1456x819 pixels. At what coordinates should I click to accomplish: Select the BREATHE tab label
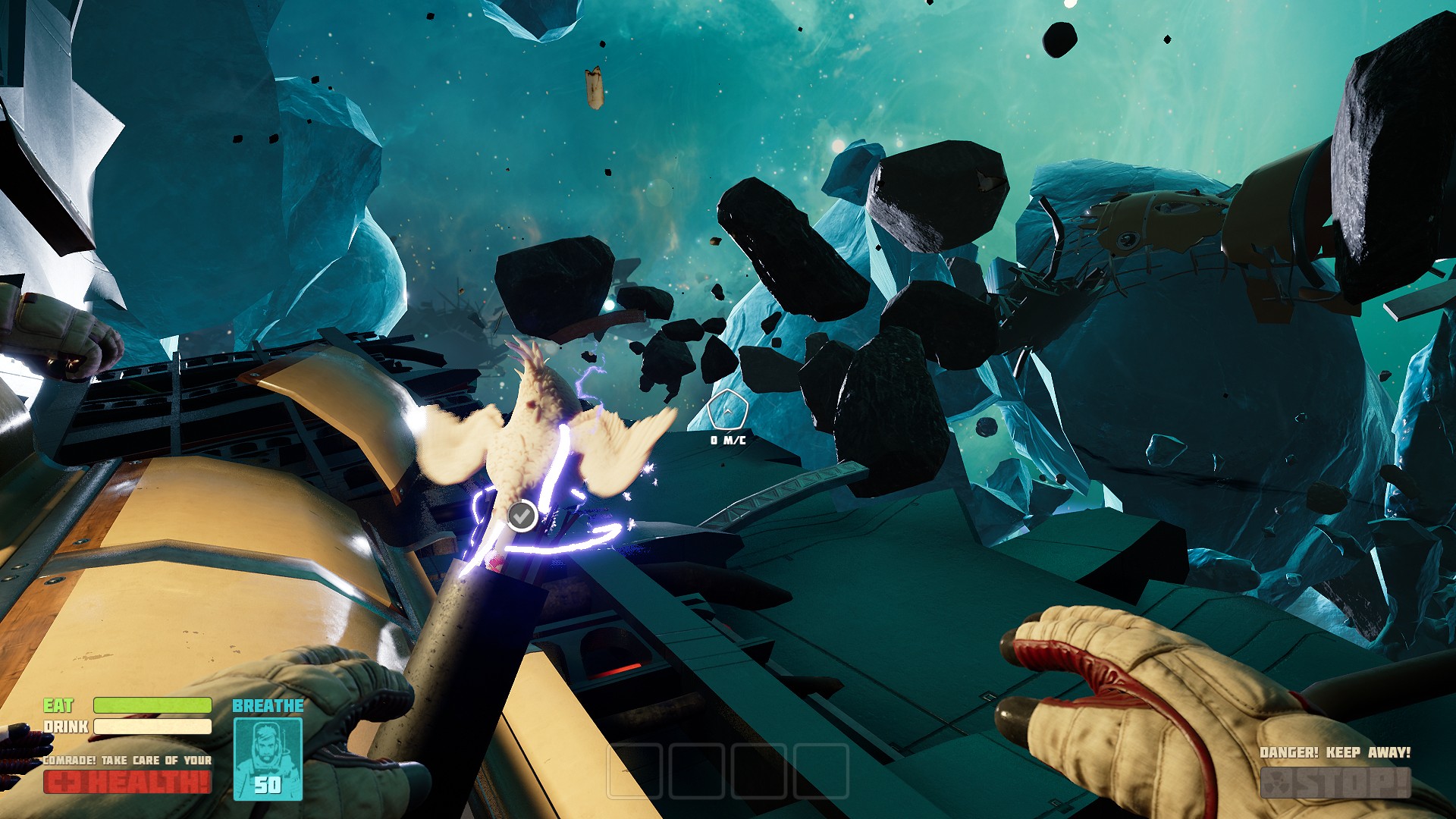tap(268, 706)
